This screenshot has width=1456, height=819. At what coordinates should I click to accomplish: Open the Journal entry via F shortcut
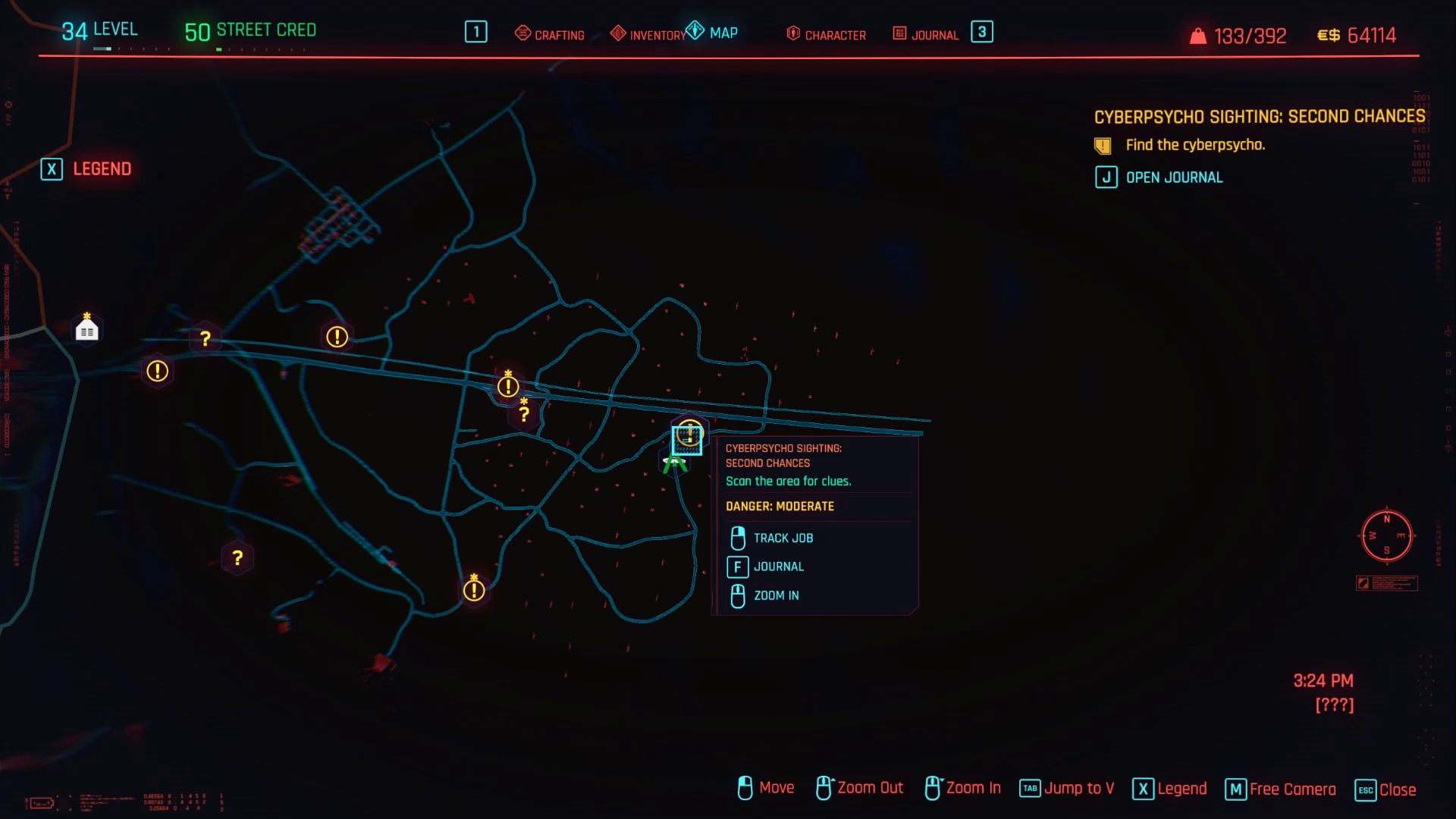tap(779, 566)
